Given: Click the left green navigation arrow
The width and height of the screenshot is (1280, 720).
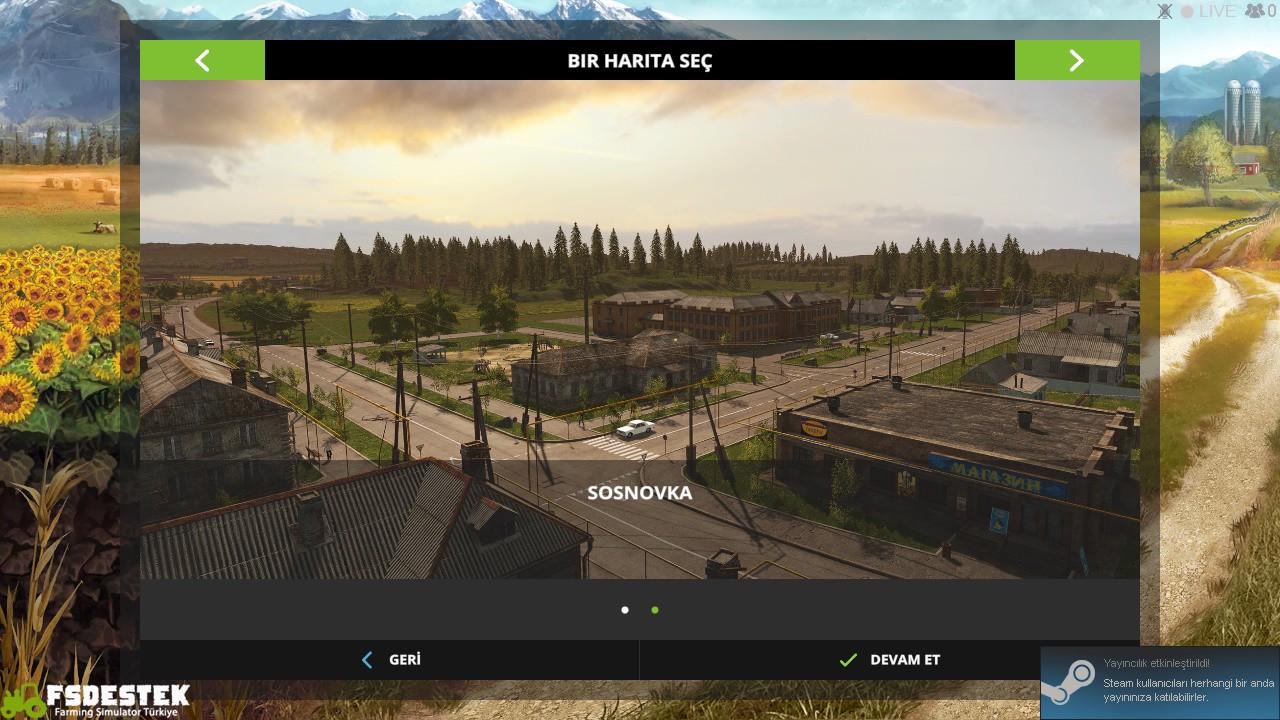Looking at the screenshot, I should (x=202, y=60).
